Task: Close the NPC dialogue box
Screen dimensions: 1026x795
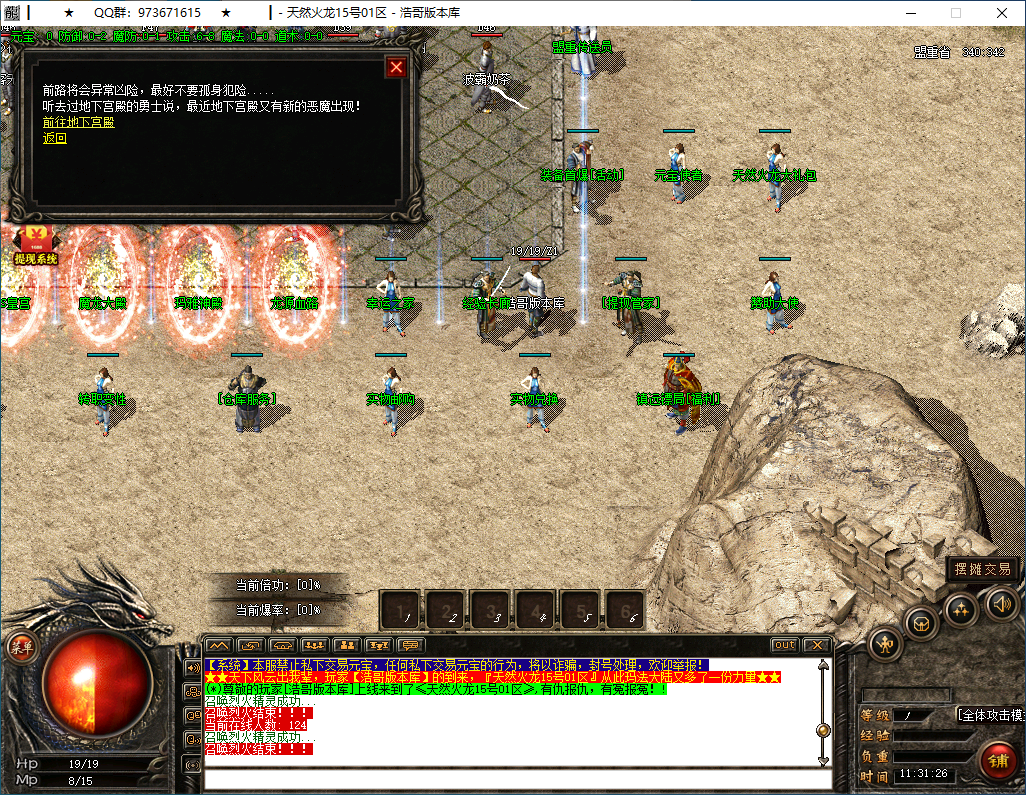Action: 397,67
